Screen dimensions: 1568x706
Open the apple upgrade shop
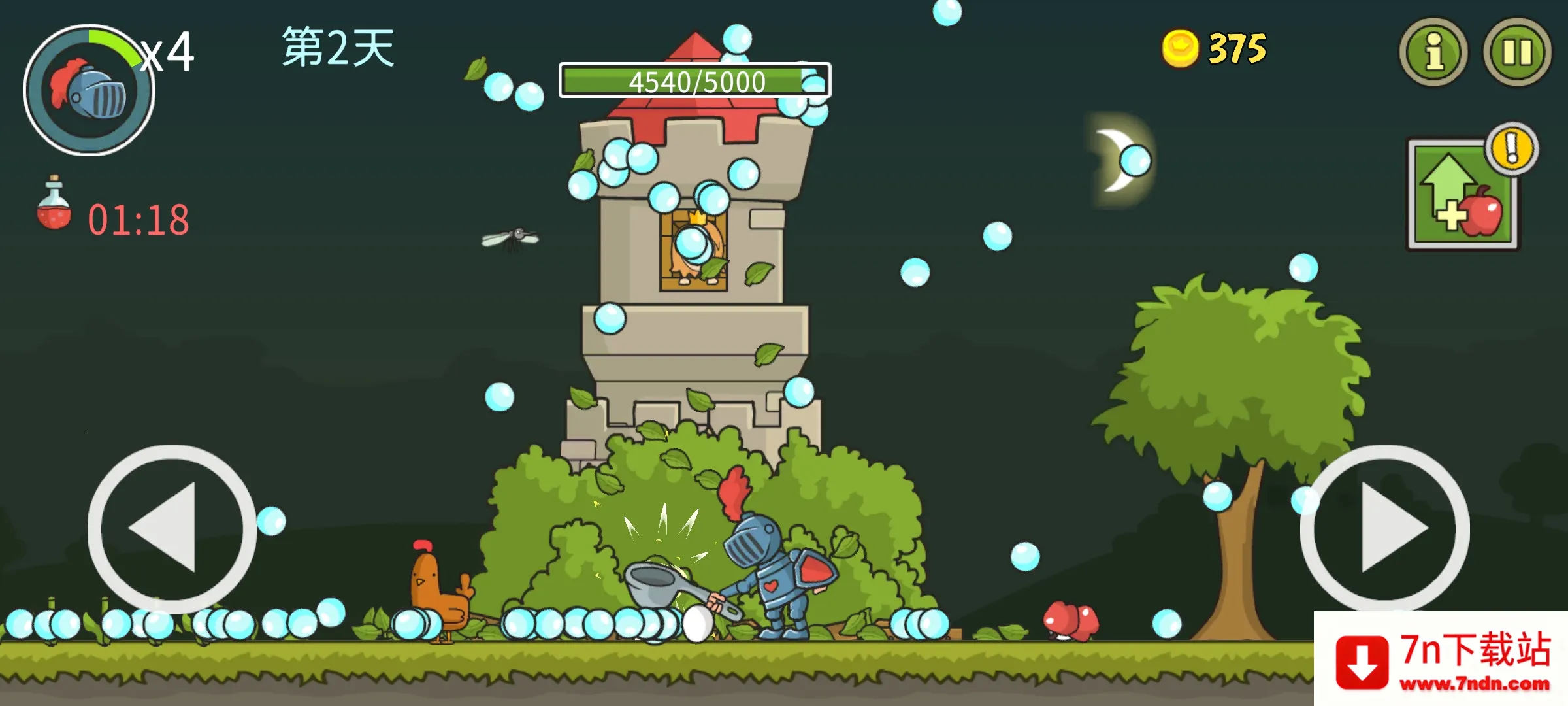(1463, 195)
